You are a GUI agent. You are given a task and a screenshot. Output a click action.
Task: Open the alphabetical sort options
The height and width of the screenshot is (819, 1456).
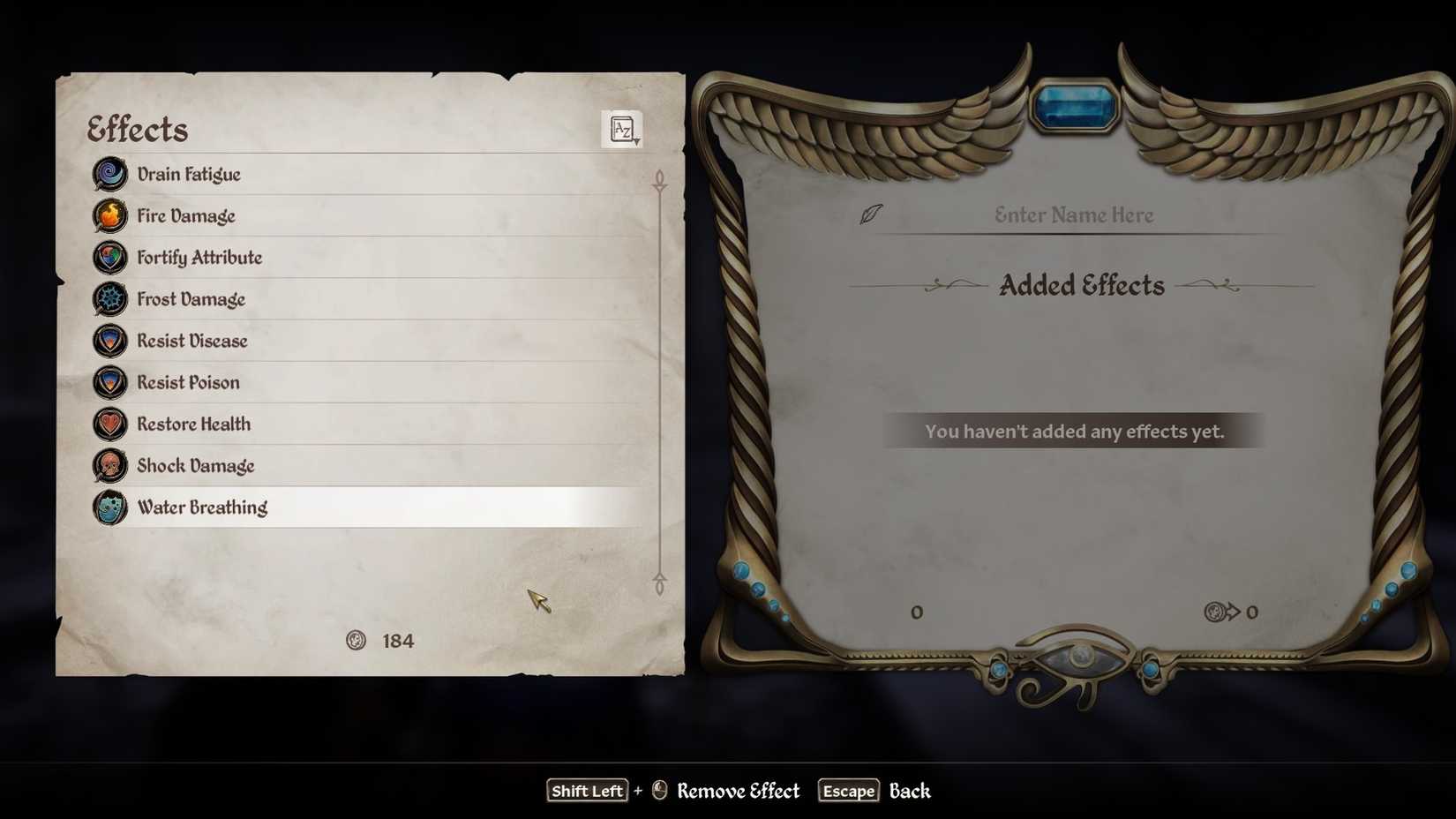tap(622, 129)
